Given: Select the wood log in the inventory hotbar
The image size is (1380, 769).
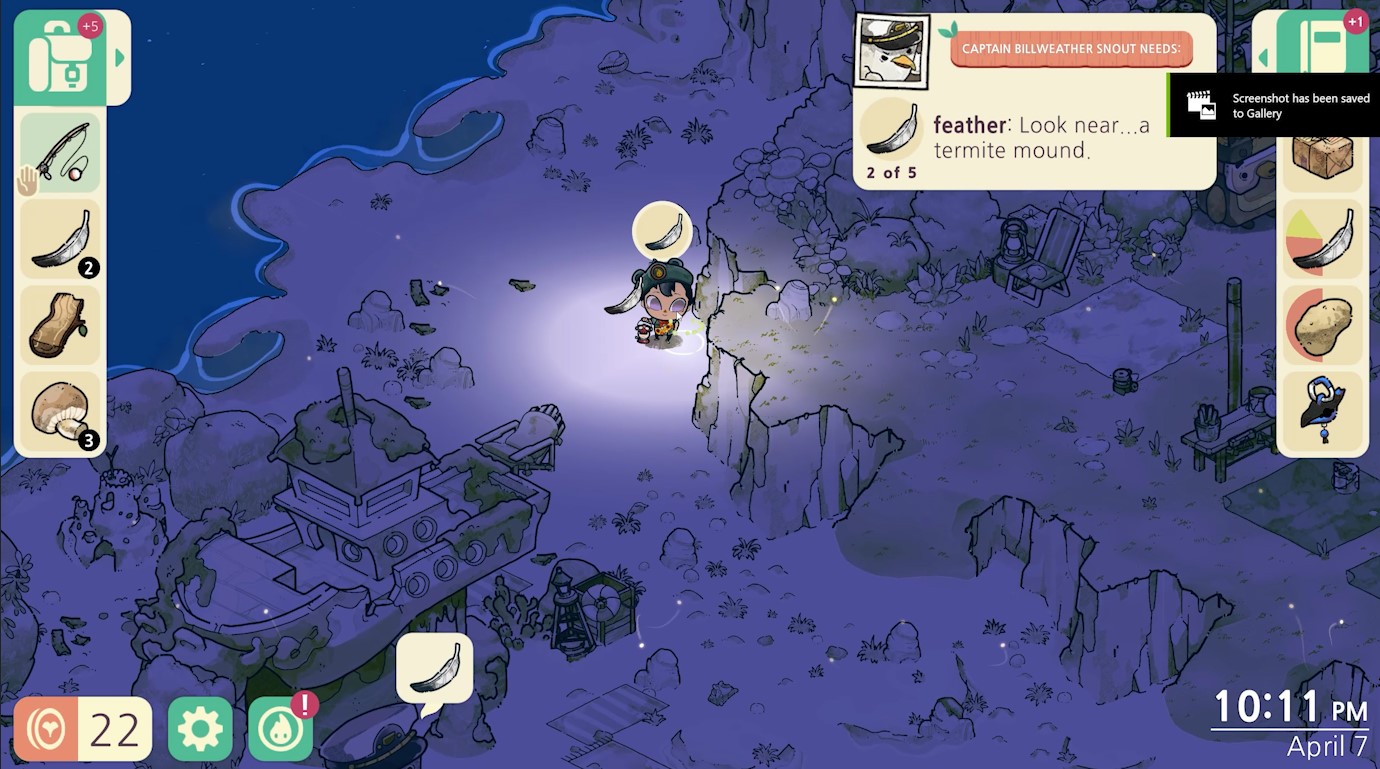Looking at the screenshot, I should click(x=58, y=322).
